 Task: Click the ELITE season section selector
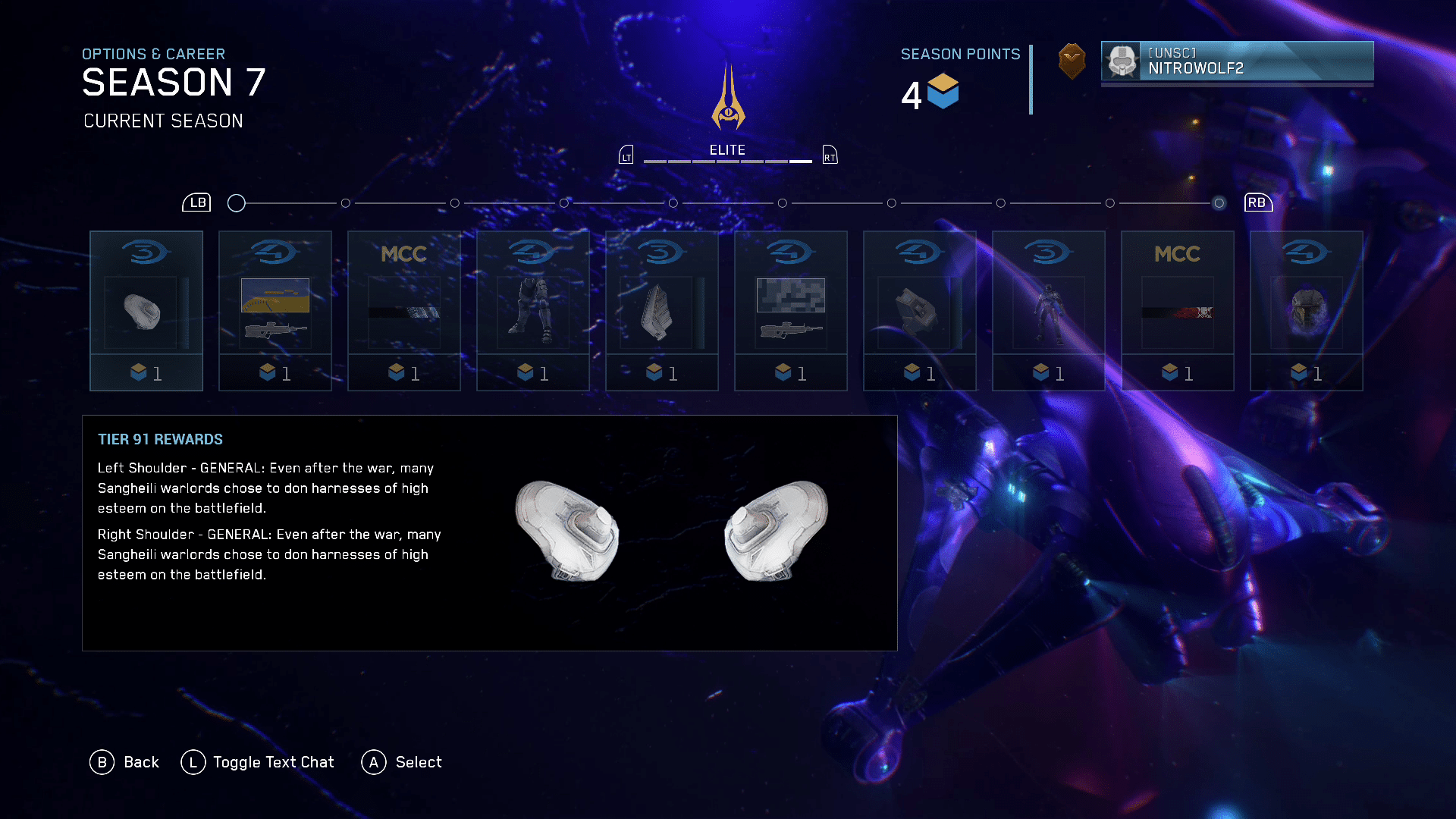pos(727,152)
